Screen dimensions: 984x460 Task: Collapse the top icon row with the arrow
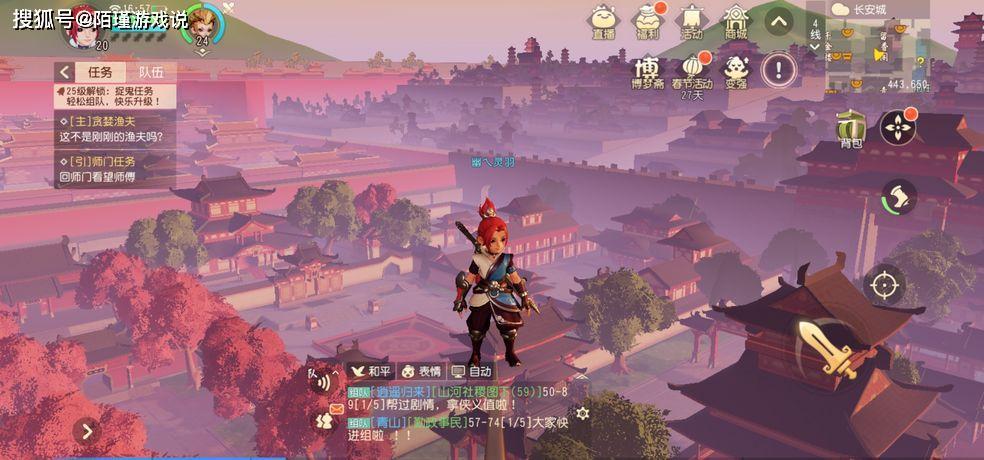coord(779,20)
